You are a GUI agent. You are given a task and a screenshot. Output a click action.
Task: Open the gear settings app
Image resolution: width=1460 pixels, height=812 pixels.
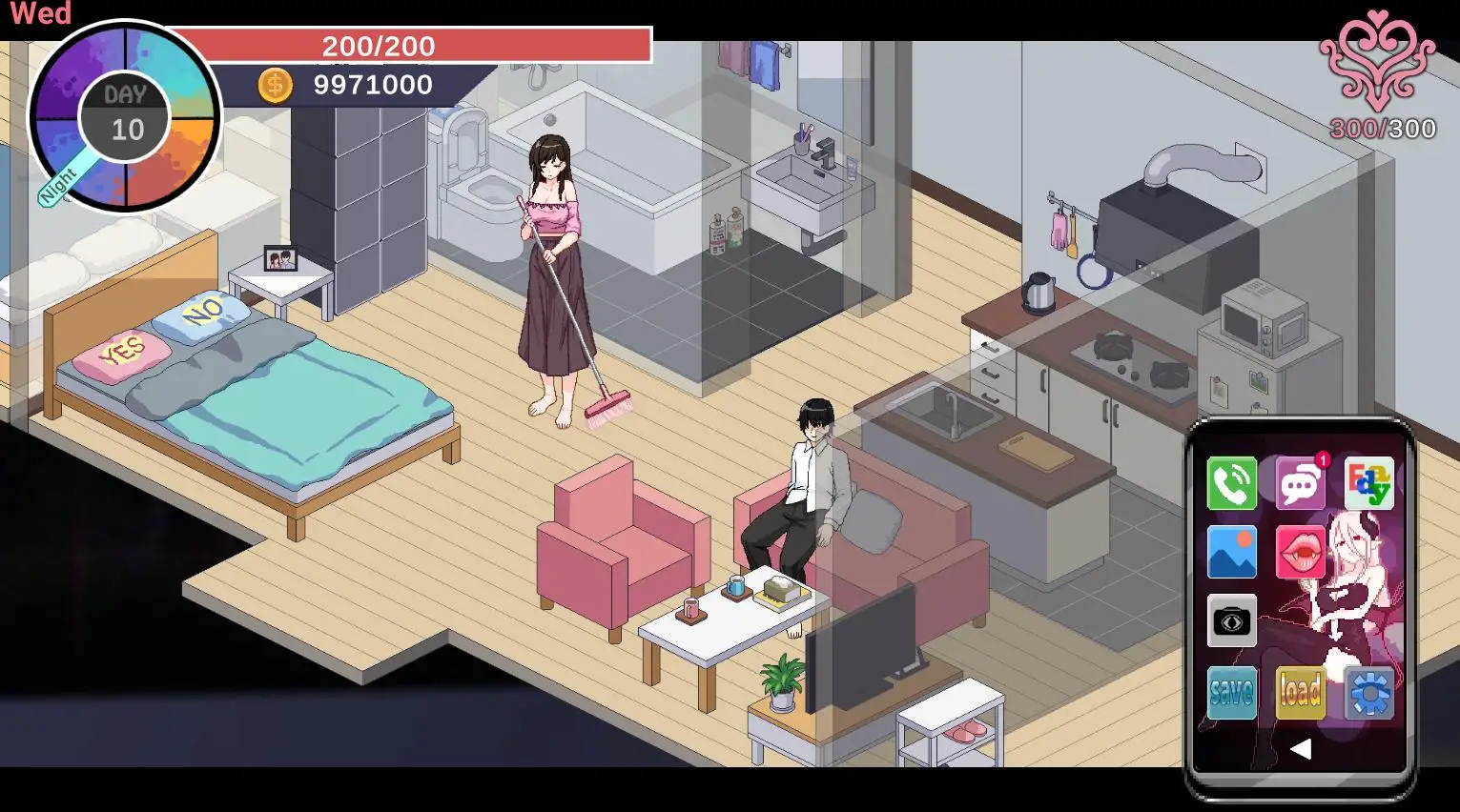[x=1369, y=693]
